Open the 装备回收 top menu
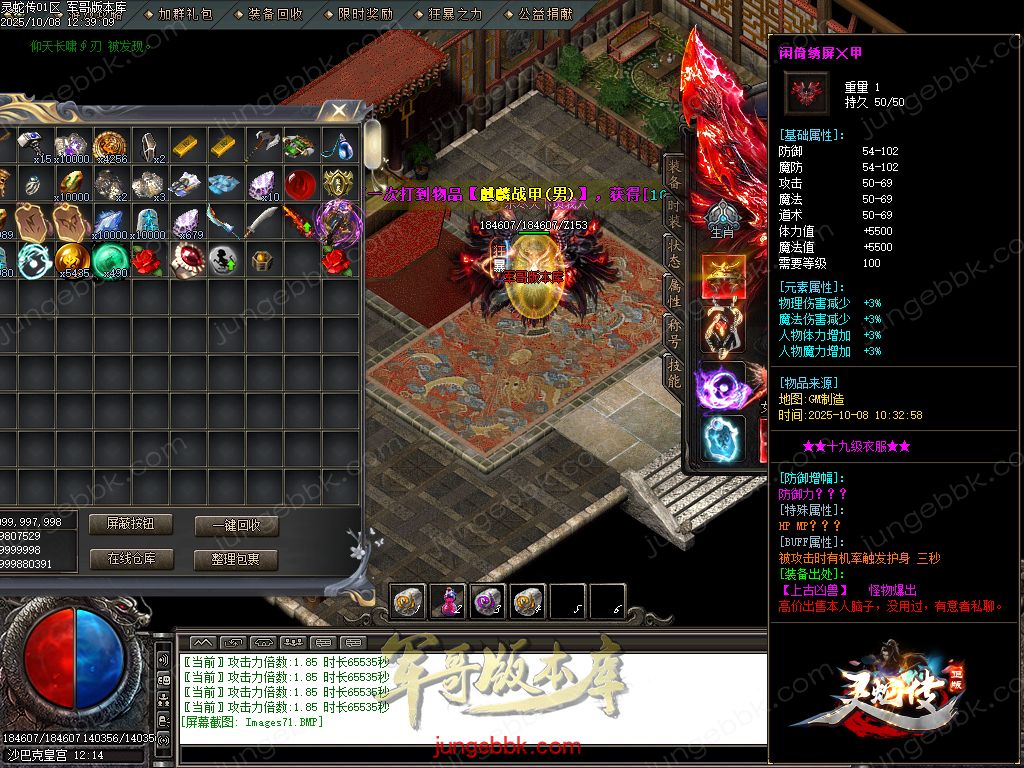1024x768 pixels. [x=275, y=14]
